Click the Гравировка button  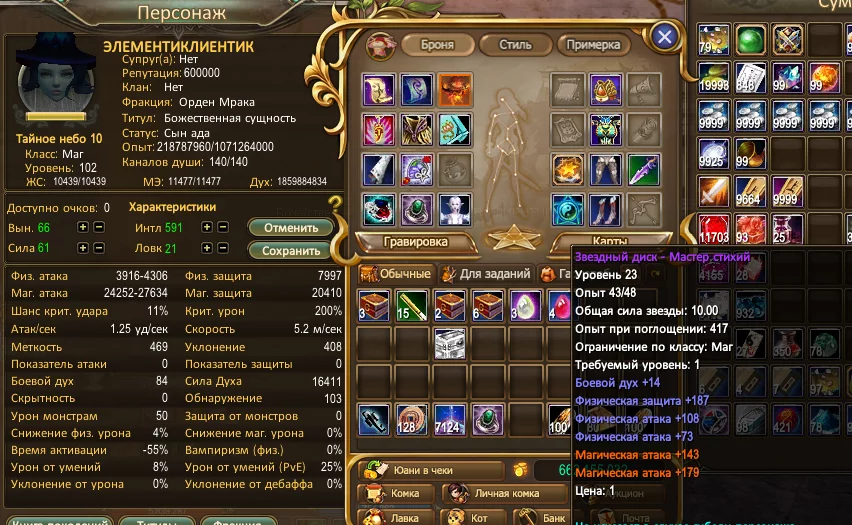point(415,241)
